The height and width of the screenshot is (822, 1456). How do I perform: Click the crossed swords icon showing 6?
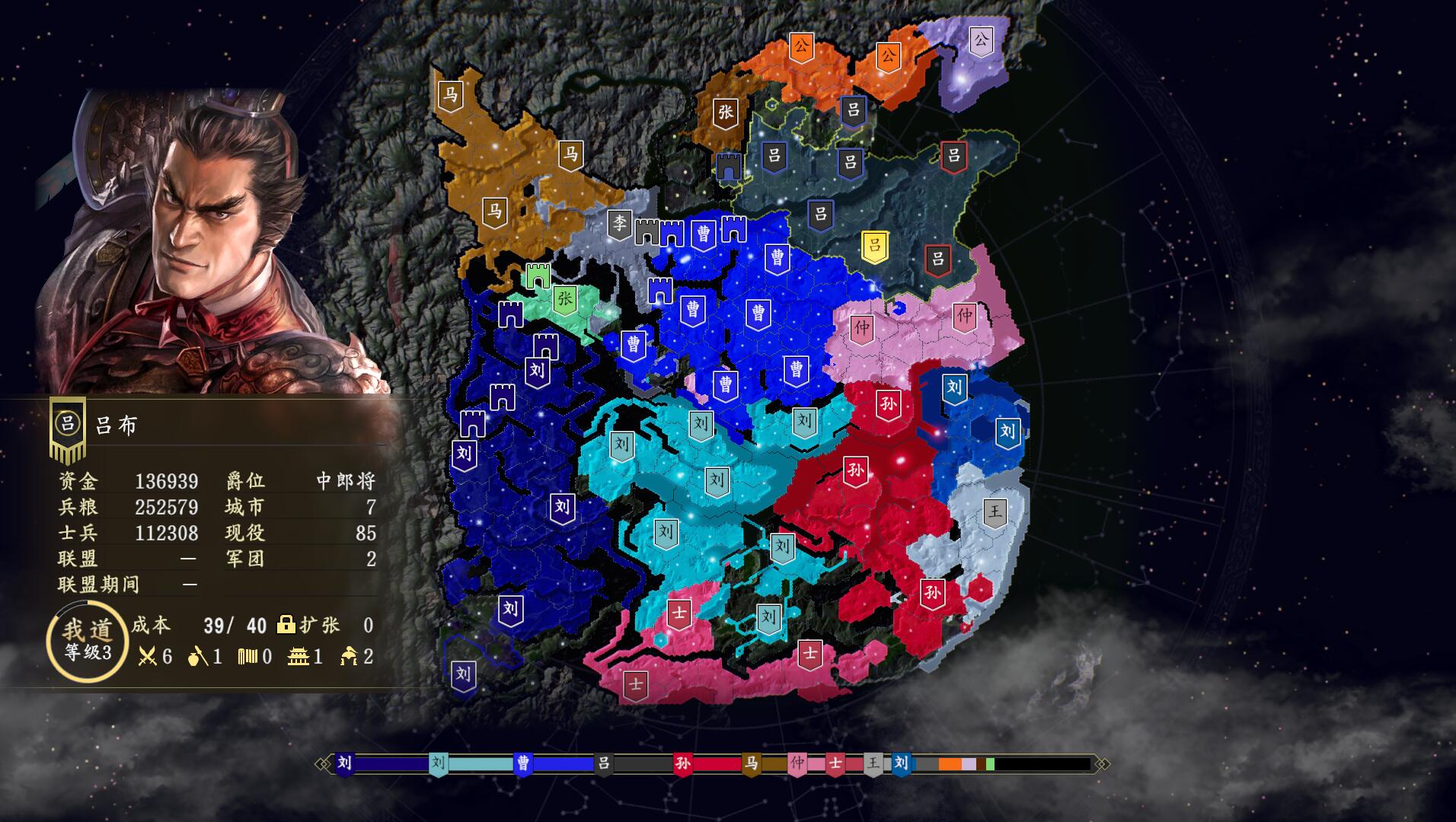click(x=148, y=656)
